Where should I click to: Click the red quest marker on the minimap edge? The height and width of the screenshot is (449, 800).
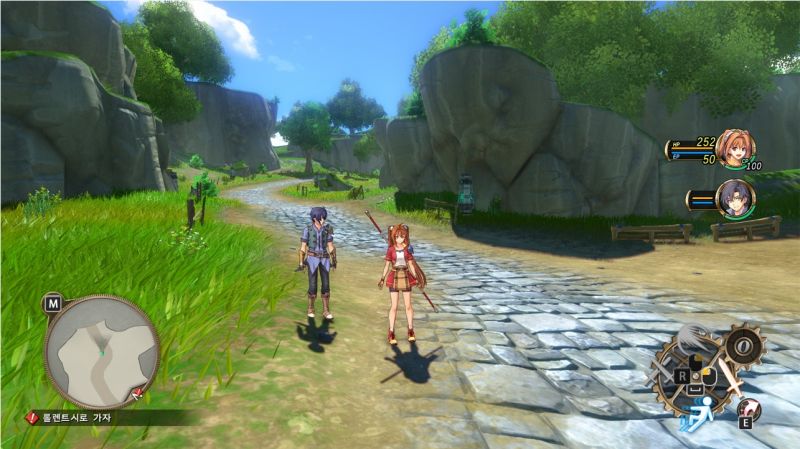click(136, 392)
